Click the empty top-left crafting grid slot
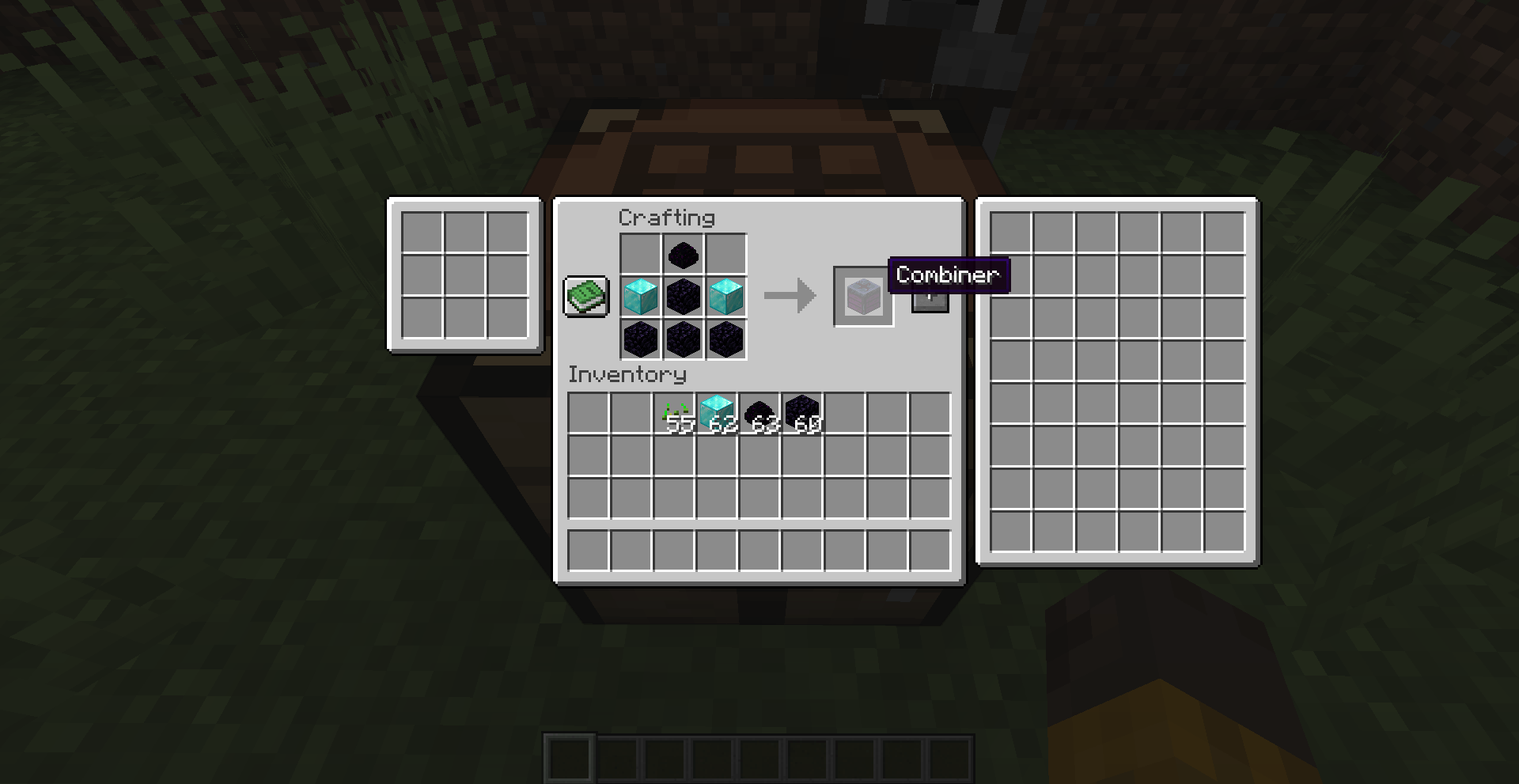Screen dimensions: 1519x784 641,255
